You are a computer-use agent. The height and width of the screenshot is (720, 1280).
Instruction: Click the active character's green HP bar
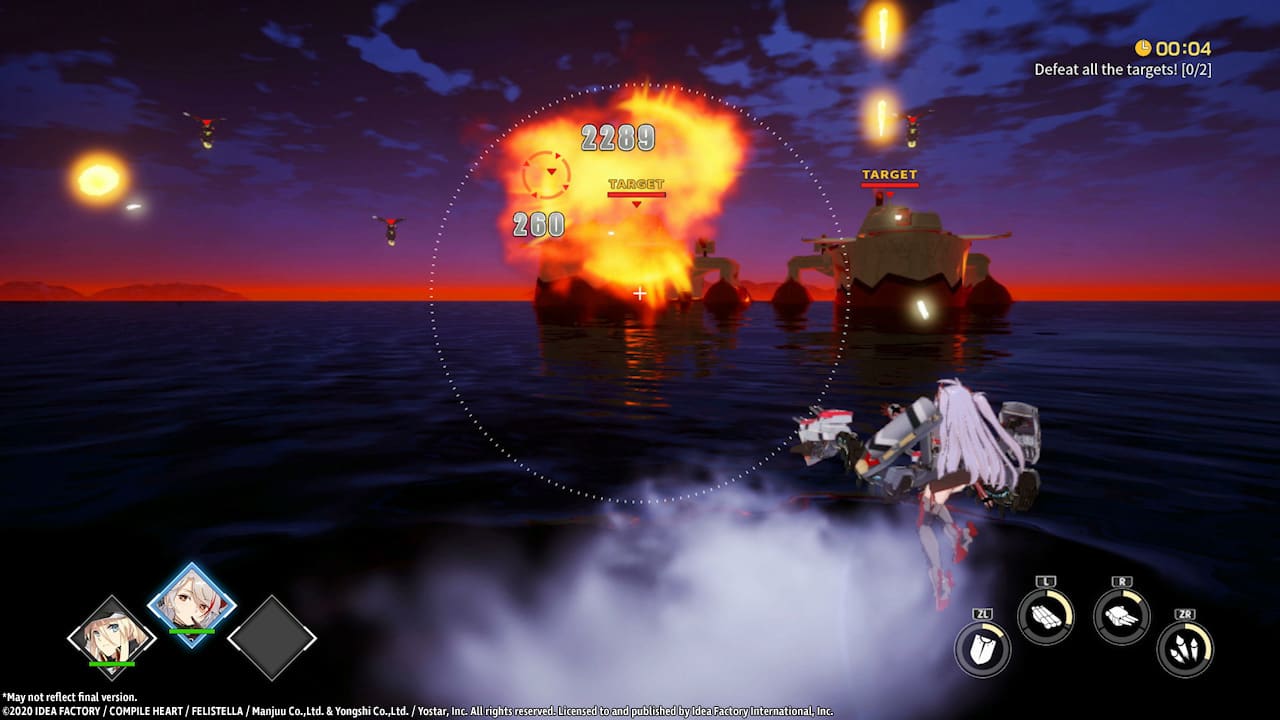191,632
